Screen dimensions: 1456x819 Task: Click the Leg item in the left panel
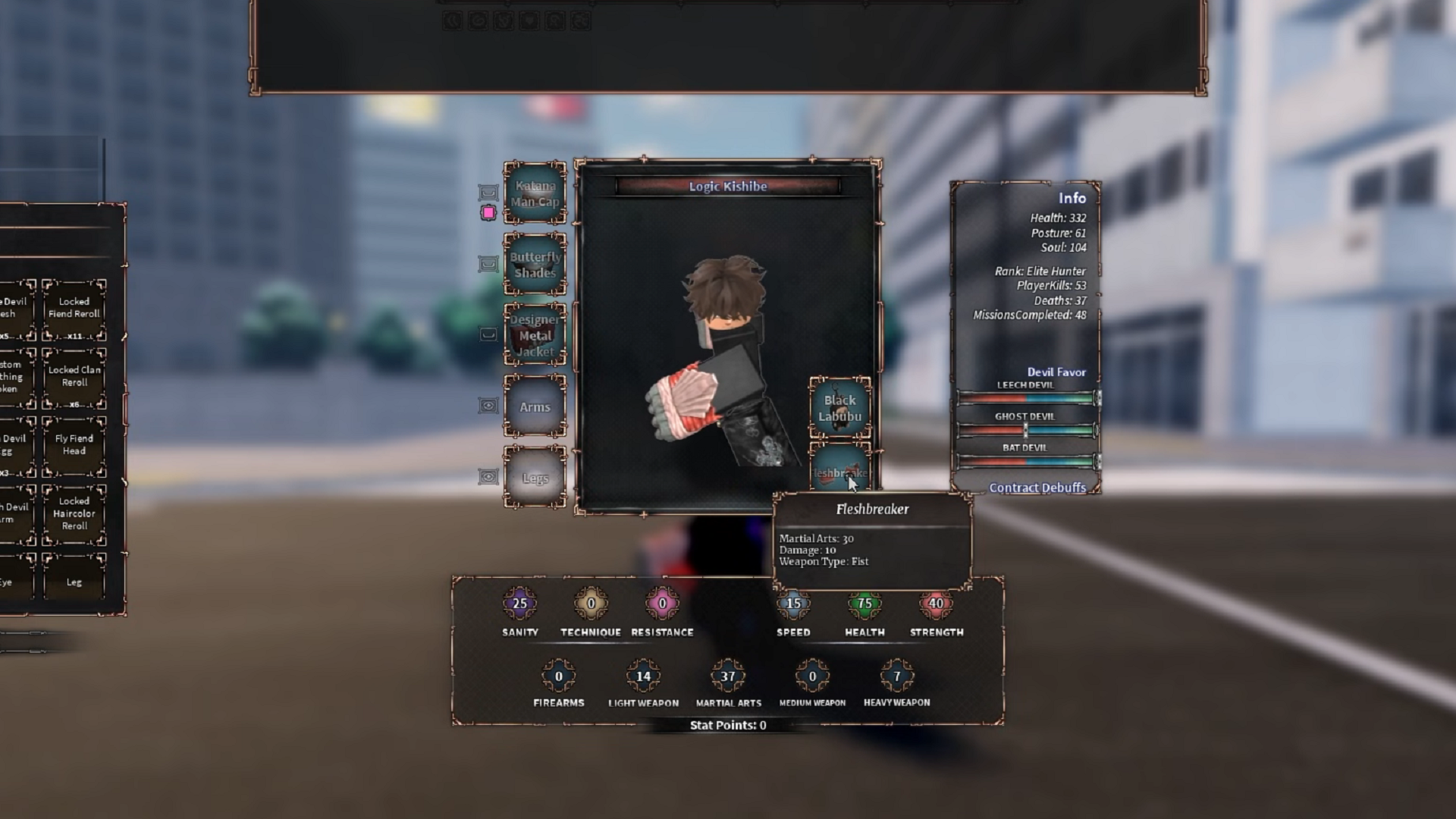74,582
